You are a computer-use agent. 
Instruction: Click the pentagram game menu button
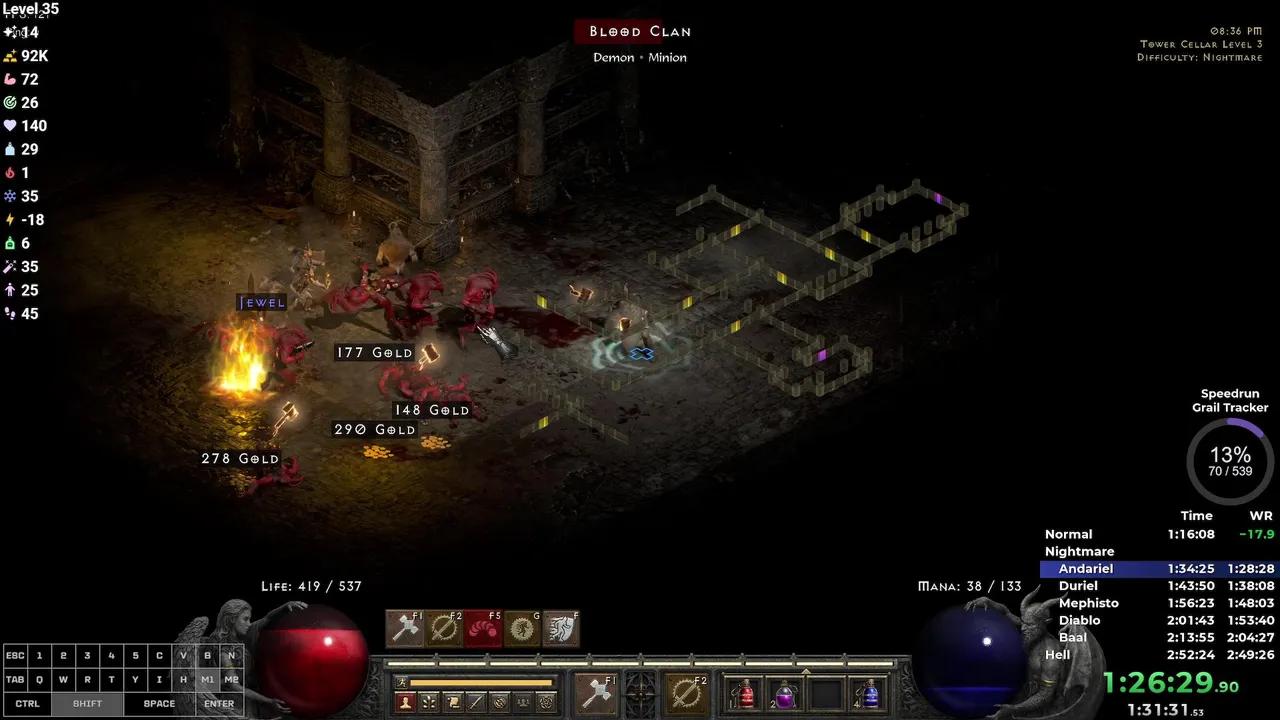click(546, 702)
